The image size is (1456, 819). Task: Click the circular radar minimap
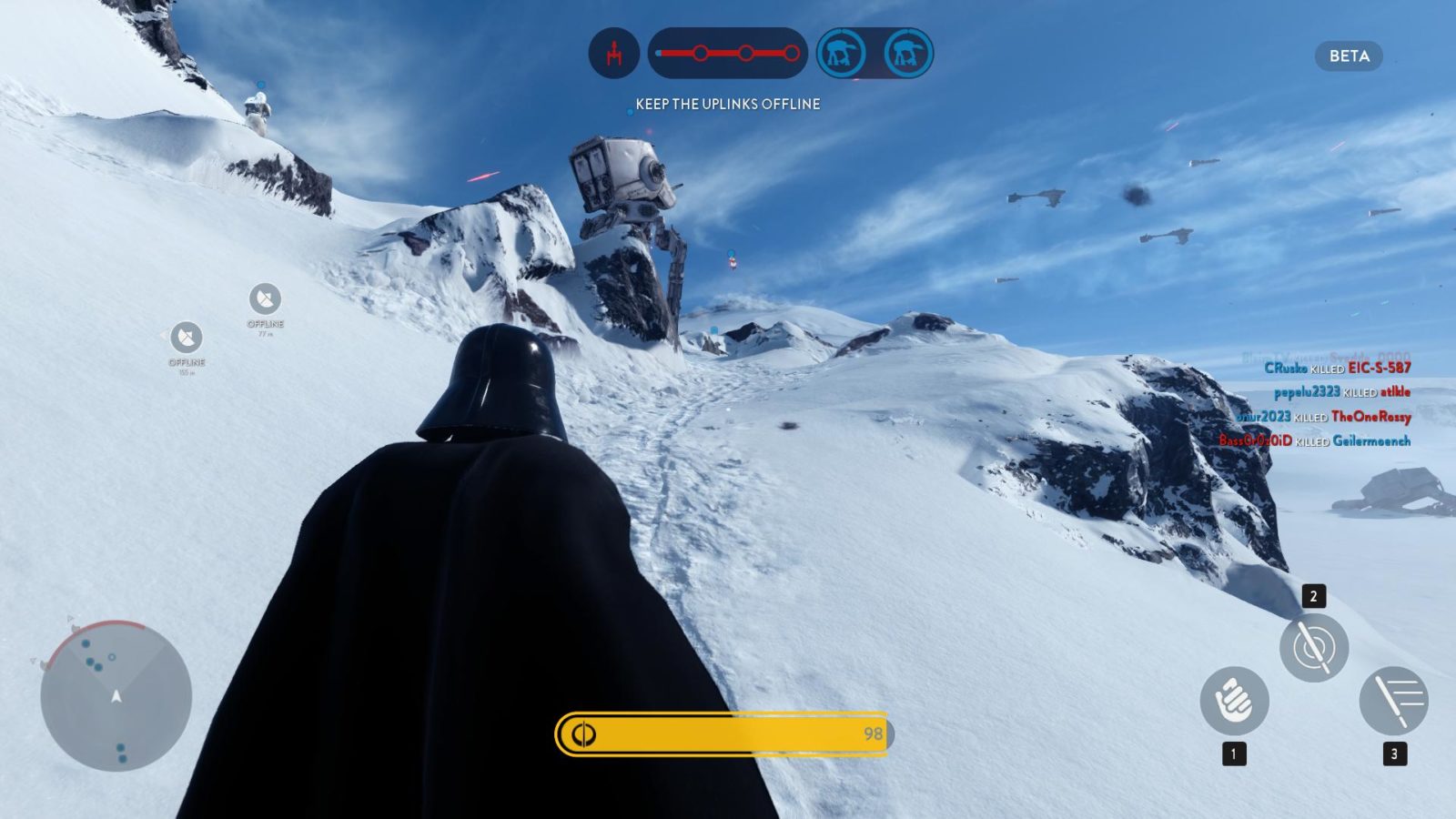(x=116, y=696)
